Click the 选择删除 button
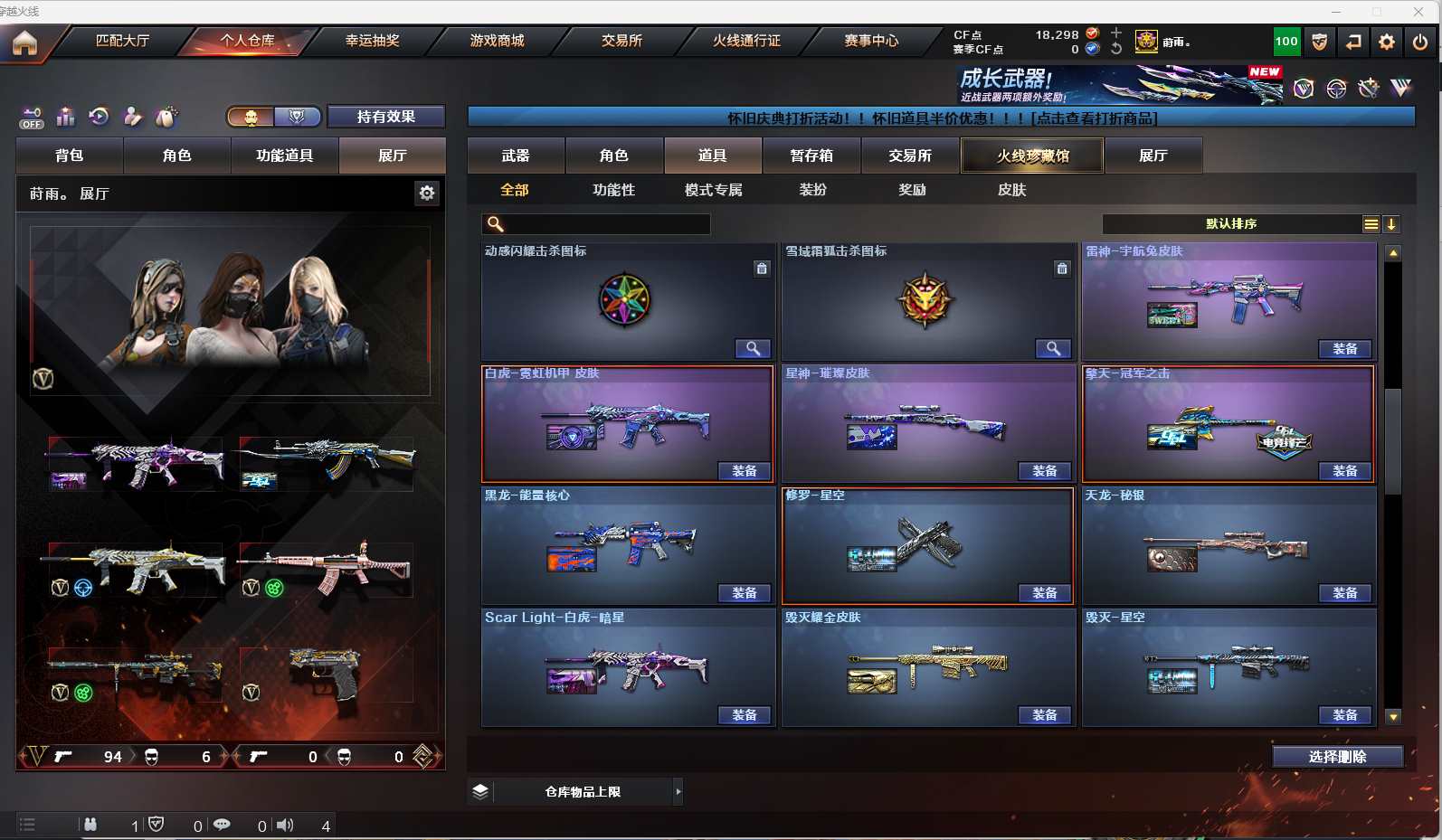Image resolution: width=1442 pixels, height=840 pixels. click(1337, 757)
